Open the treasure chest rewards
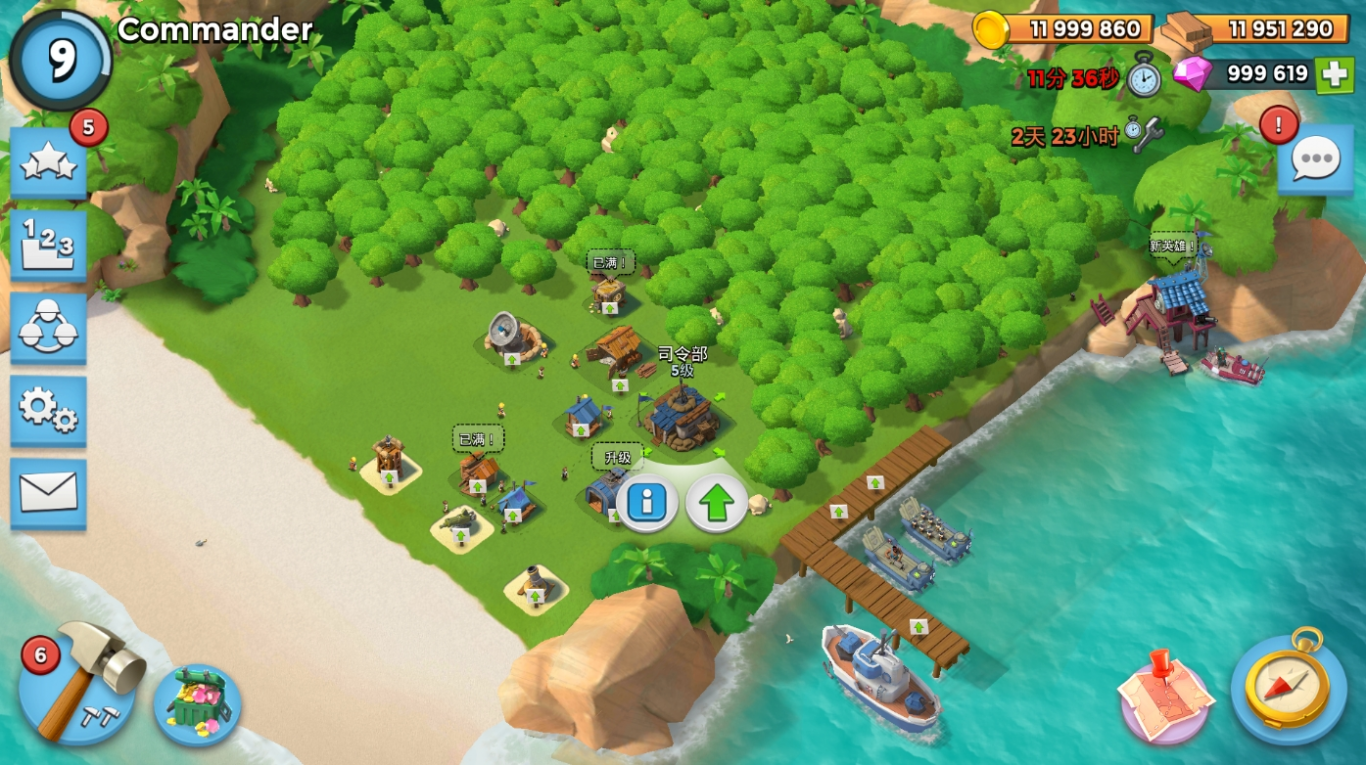This screenshot has height=765, width=1366. point(197,703)
